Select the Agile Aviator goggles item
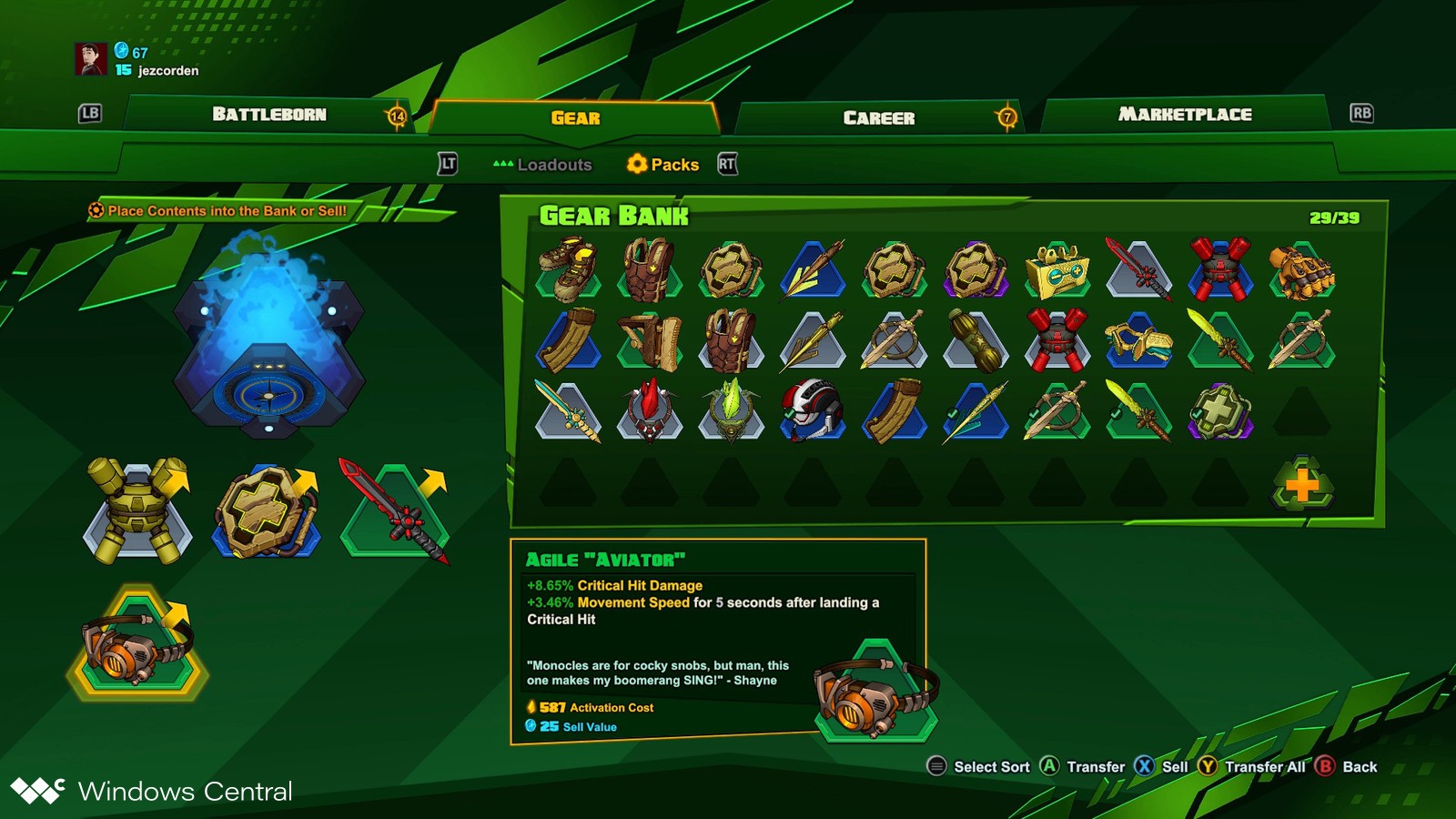Viewport: 1456px width, 819px height. (x=137, y=643)
